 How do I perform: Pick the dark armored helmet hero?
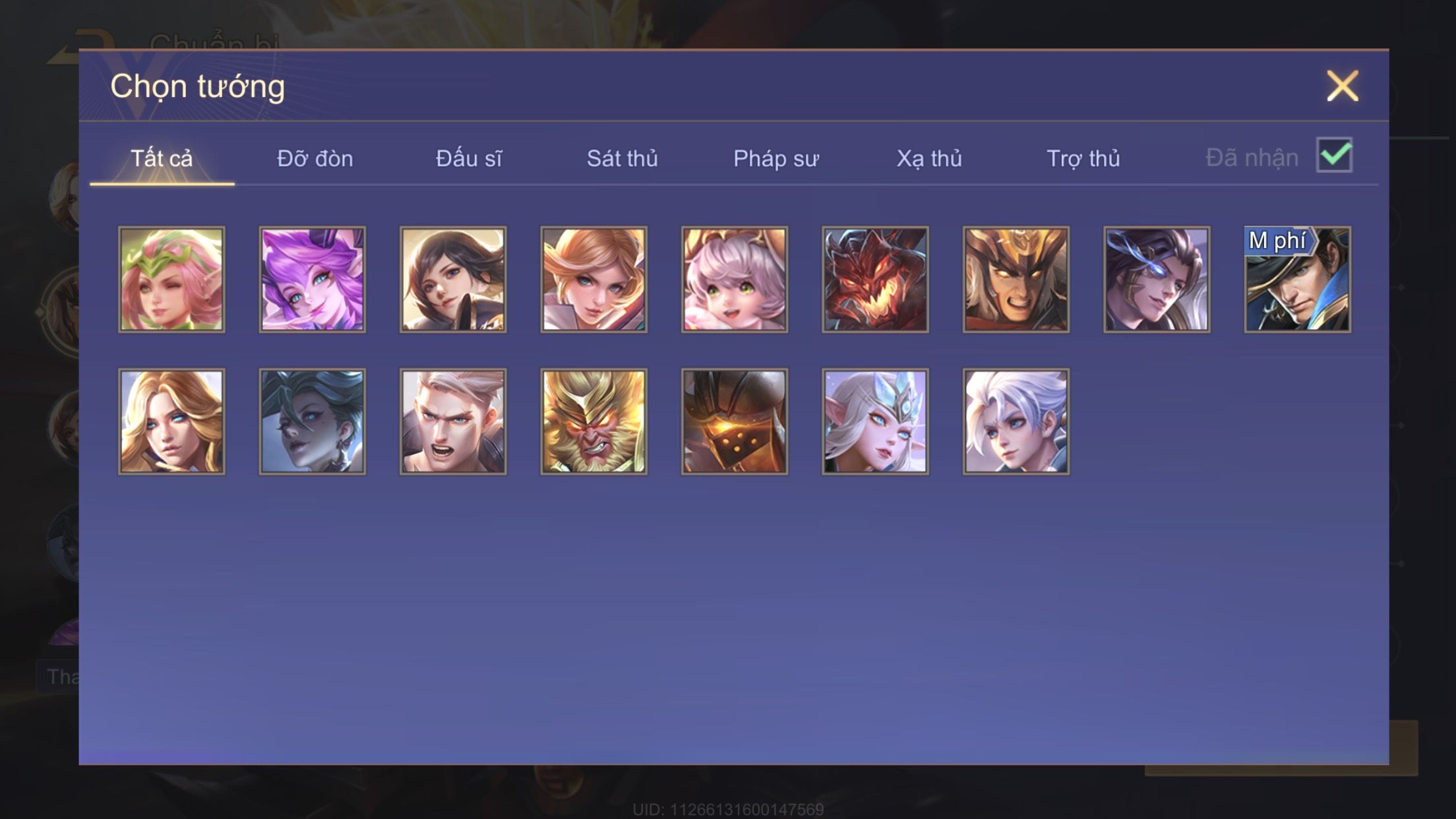734,421
